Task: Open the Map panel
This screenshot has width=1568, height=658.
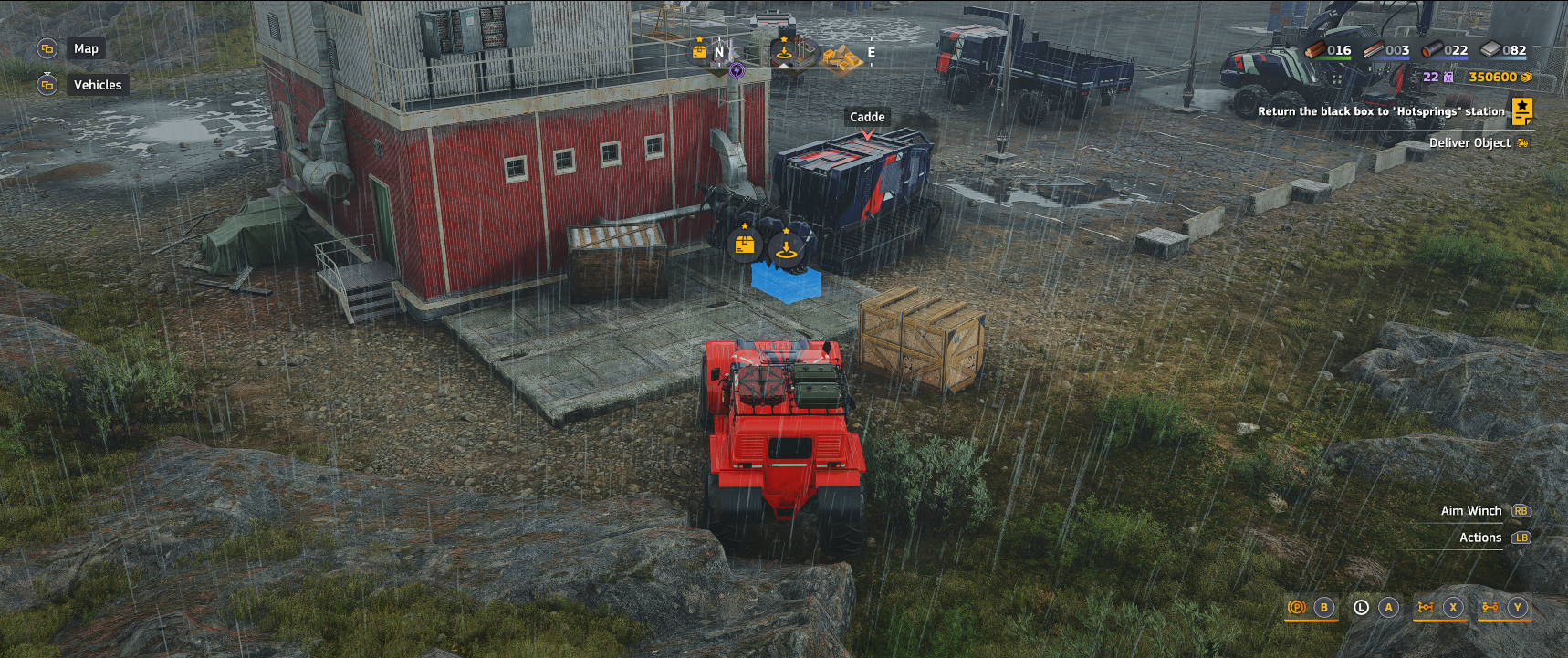Action: click(x=87, y=48)
